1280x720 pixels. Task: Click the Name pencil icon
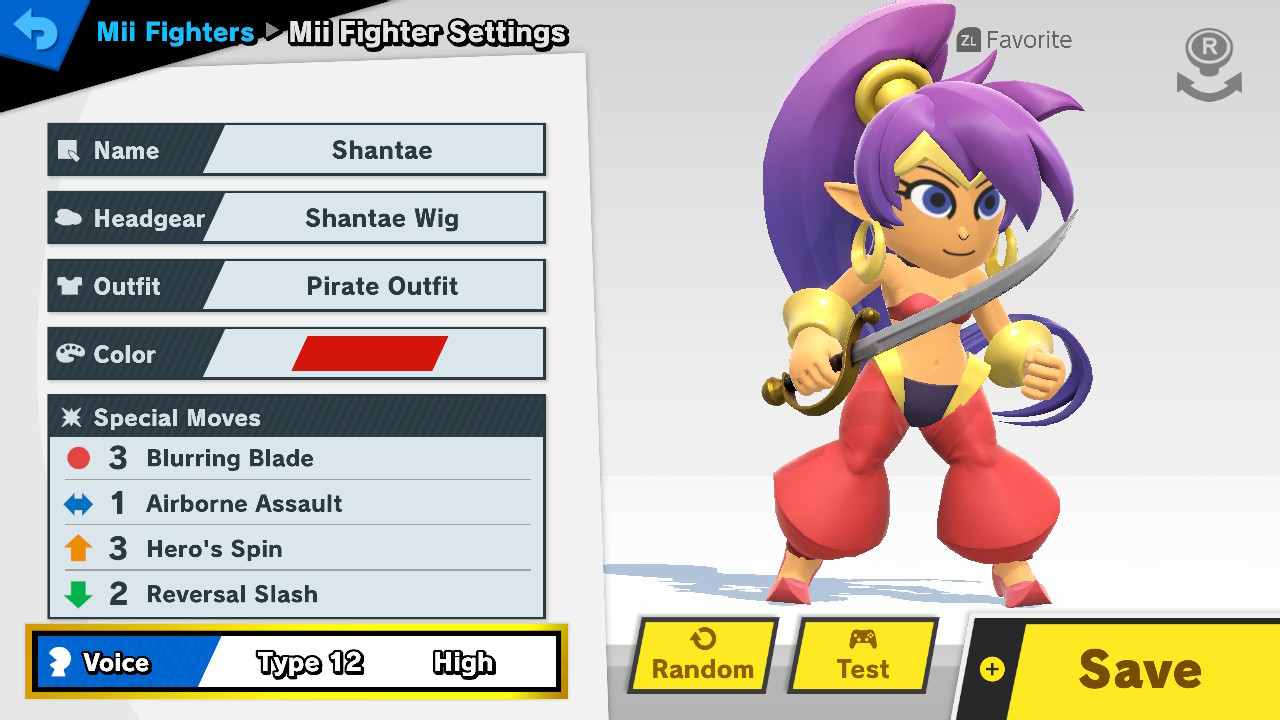(70, 150)
